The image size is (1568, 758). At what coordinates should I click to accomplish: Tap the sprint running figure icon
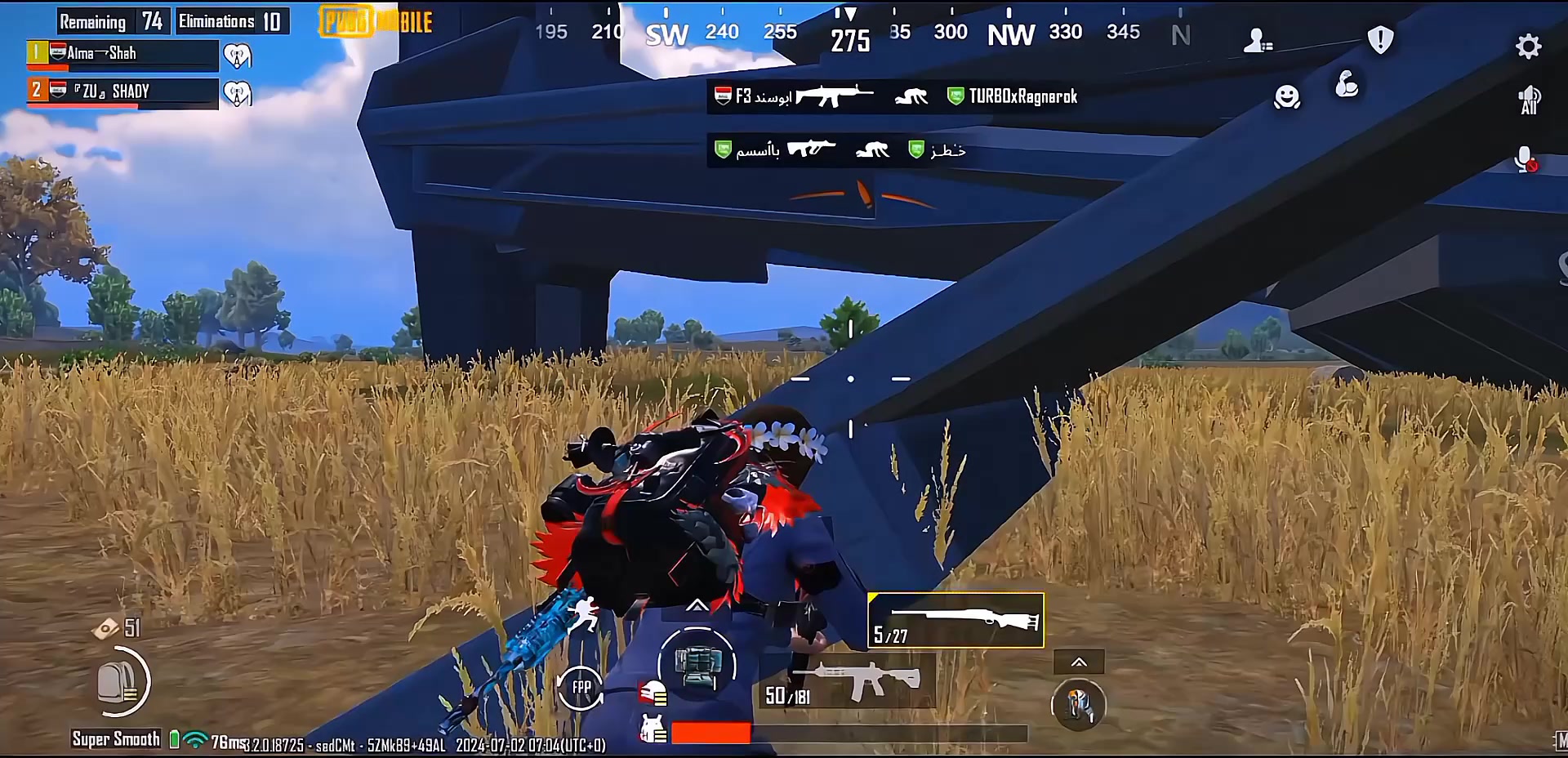pos(584,614)
